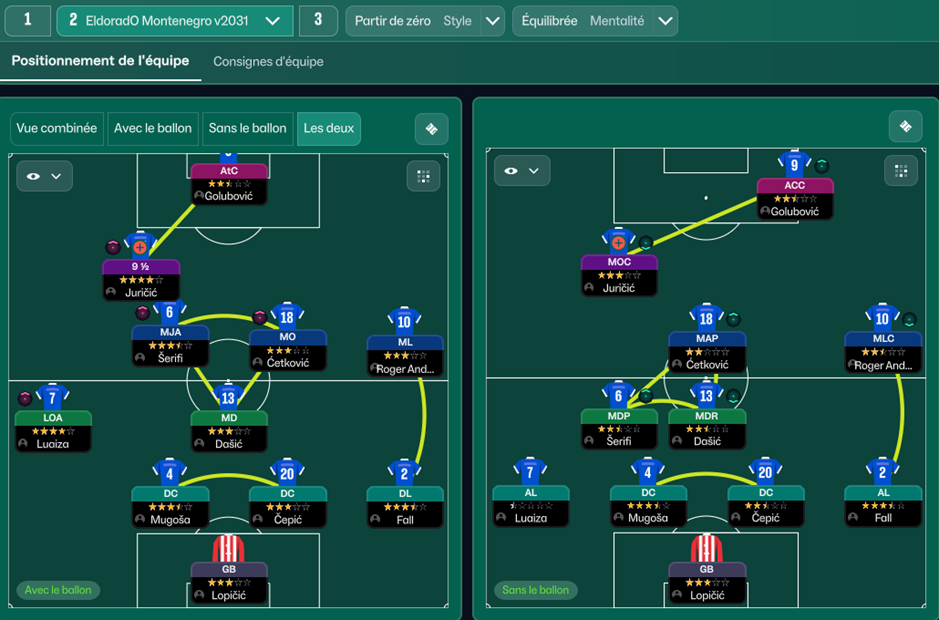
Task: Choose the Sans le ballon view
Action: (247, 128)
